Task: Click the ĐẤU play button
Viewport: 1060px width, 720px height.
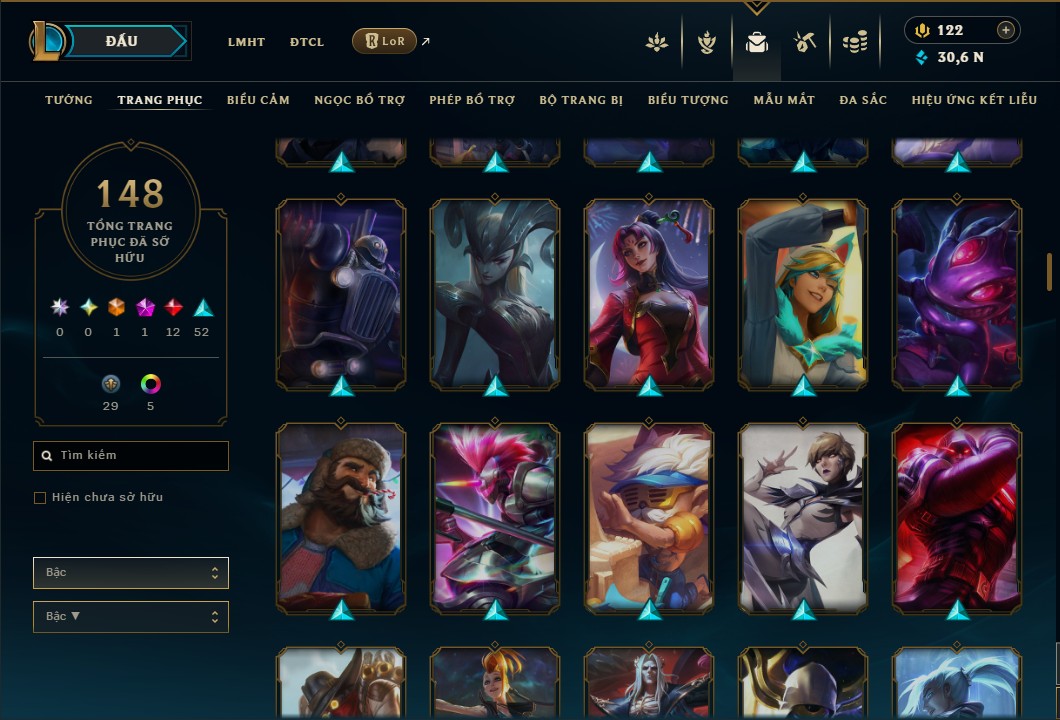Action: [x=121, y=41]
